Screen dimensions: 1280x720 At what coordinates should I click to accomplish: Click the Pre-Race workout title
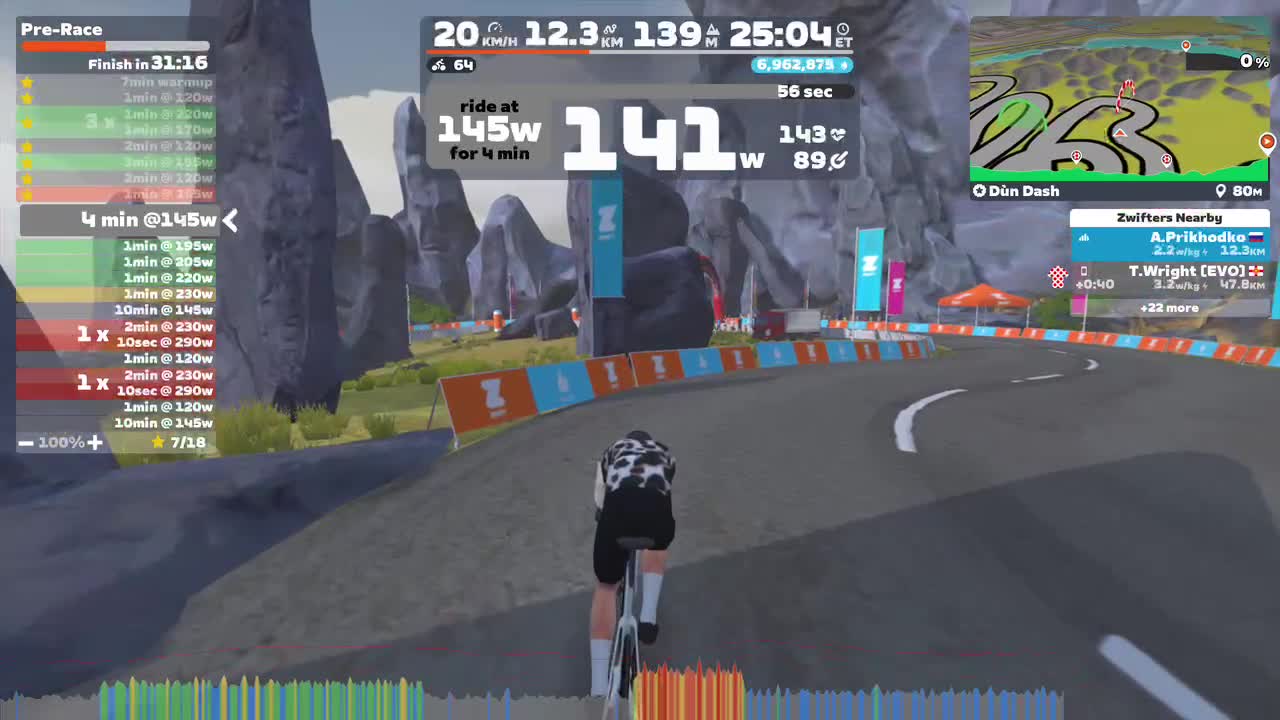coord(63,30)
